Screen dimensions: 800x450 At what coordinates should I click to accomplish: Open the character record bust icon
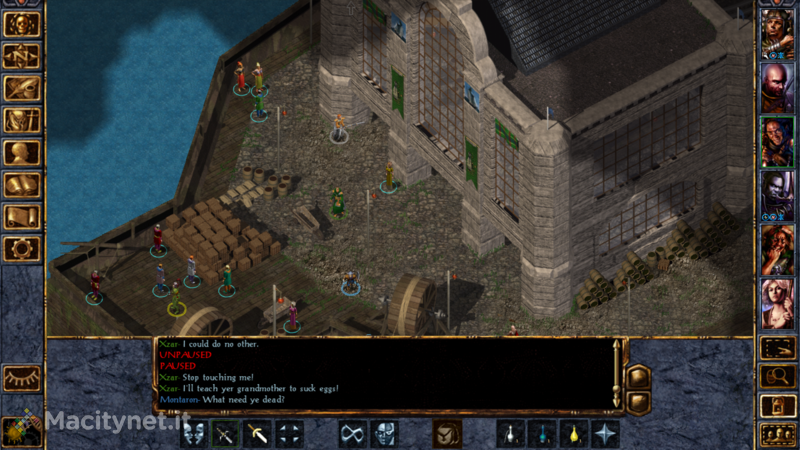[x=22, y=152]
